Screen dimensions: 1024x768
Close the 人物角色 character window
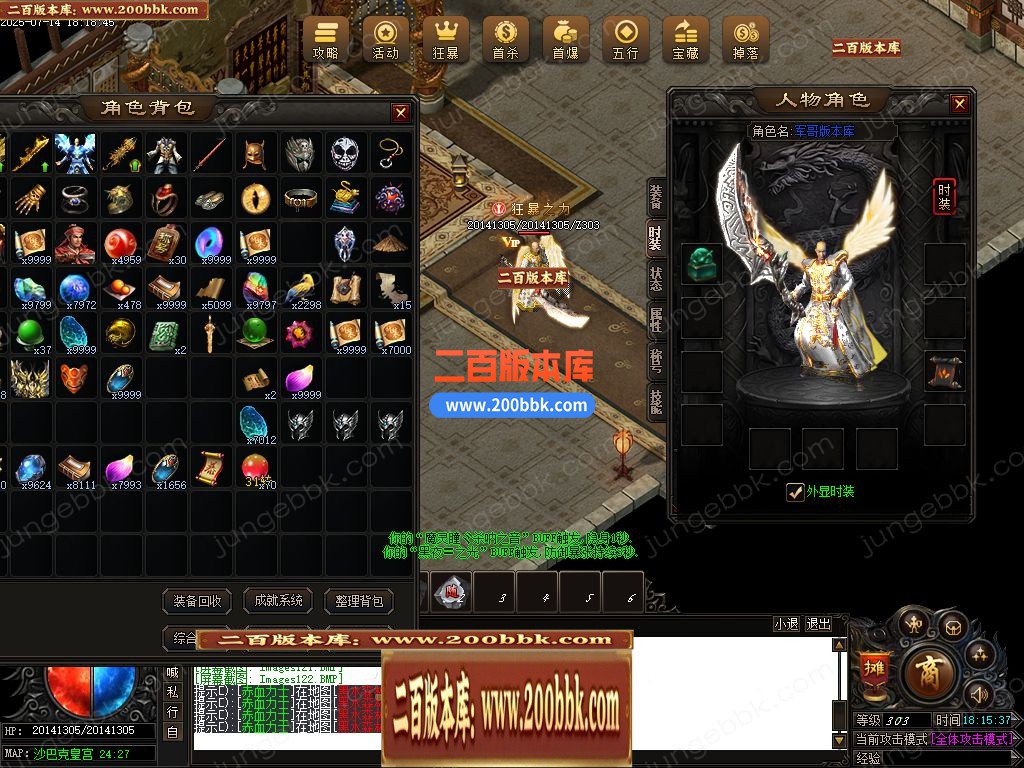tap(959, 104)
